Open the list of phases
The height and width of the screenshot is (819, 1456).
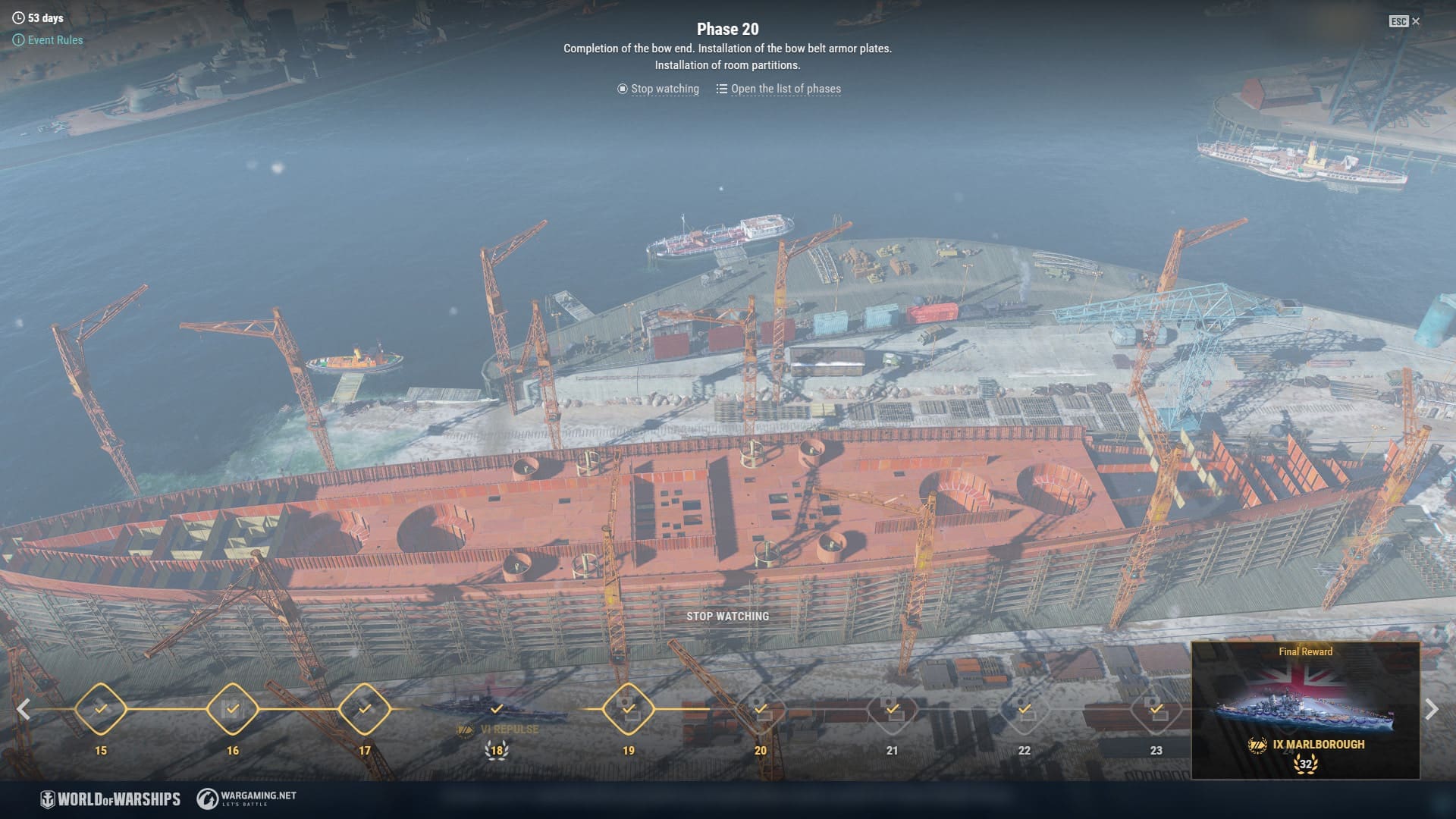(x=779, y=89)
